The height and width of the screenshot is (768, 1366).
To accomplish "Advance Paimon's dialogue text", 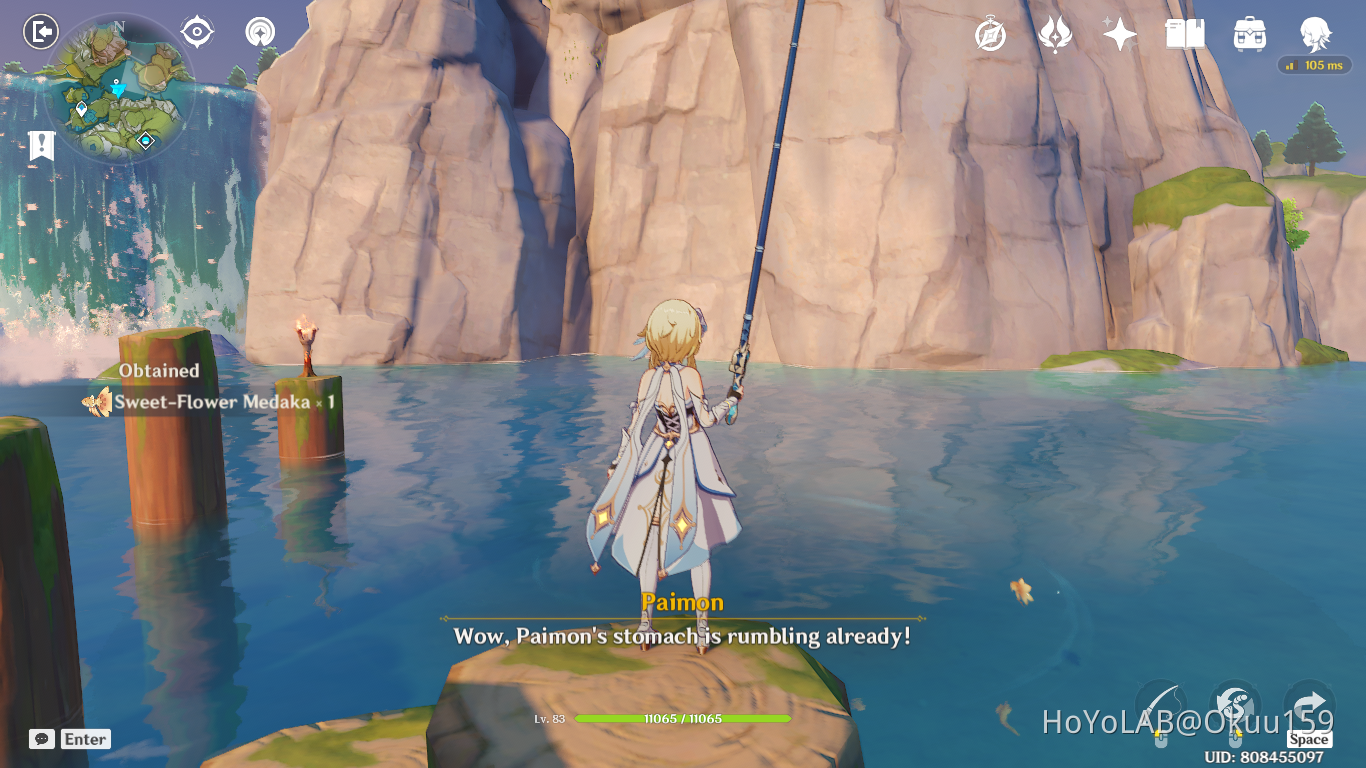I will [683, 636].
